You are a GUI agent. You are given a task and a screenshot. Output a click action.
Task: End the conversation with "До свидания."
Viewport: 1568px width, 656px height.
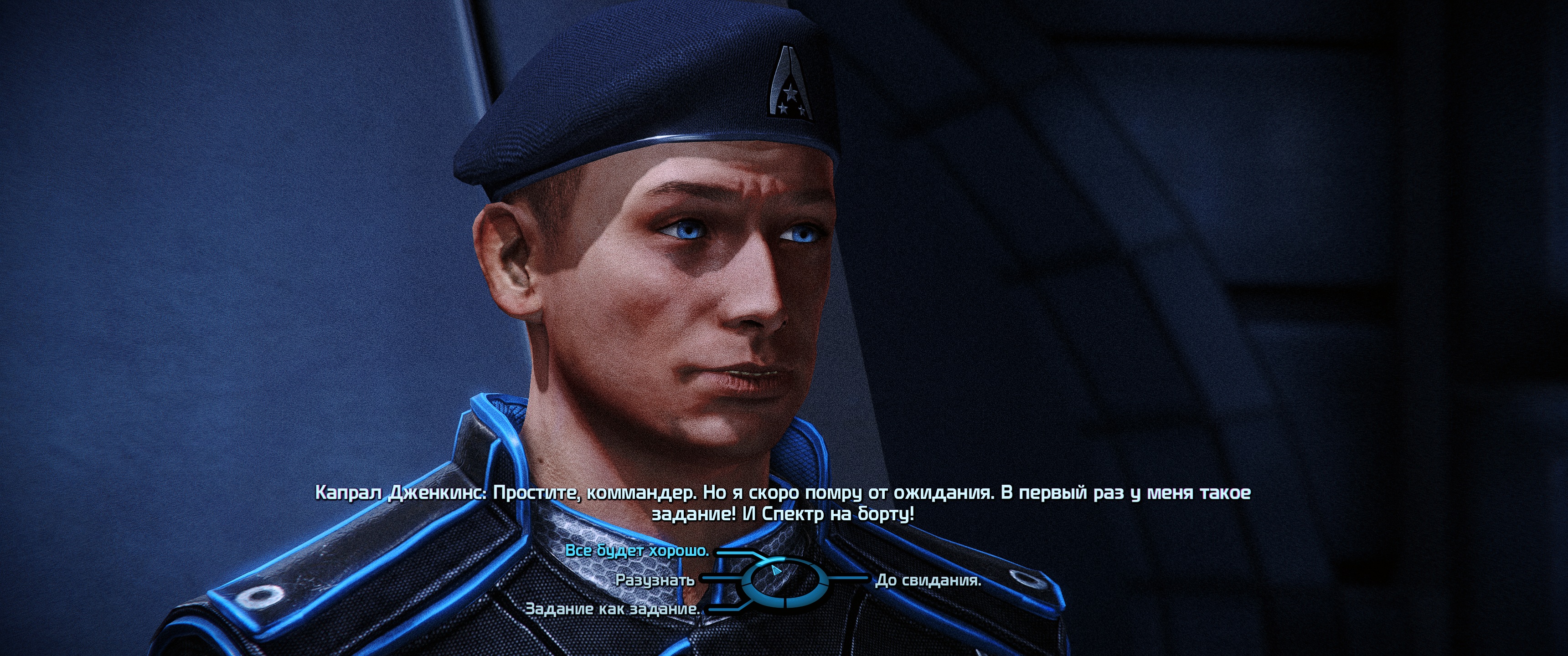click(x=928, y=580)
